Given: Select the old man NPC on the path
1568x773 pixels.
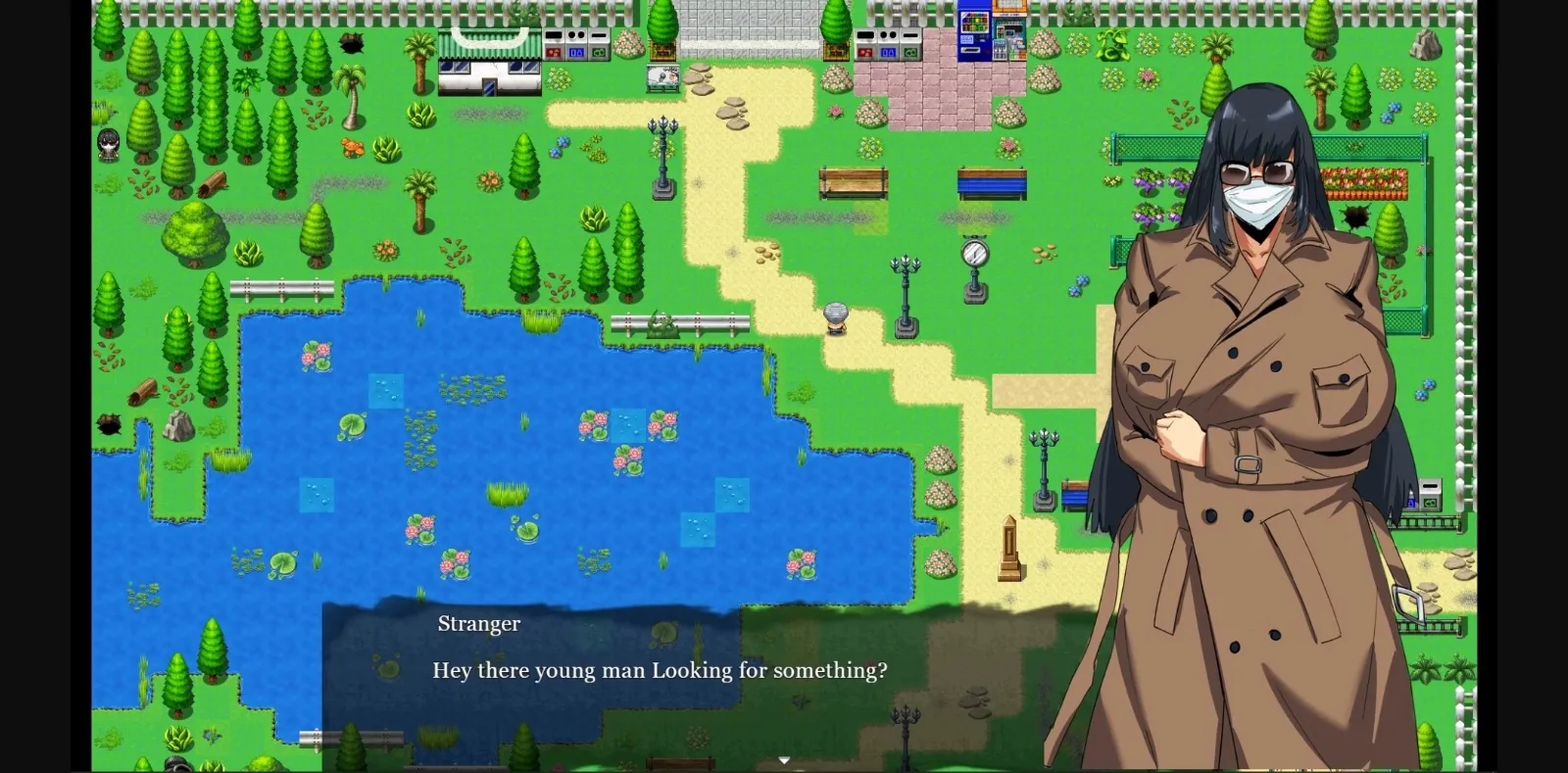Looking at the screenshot, I should (835, 318).
